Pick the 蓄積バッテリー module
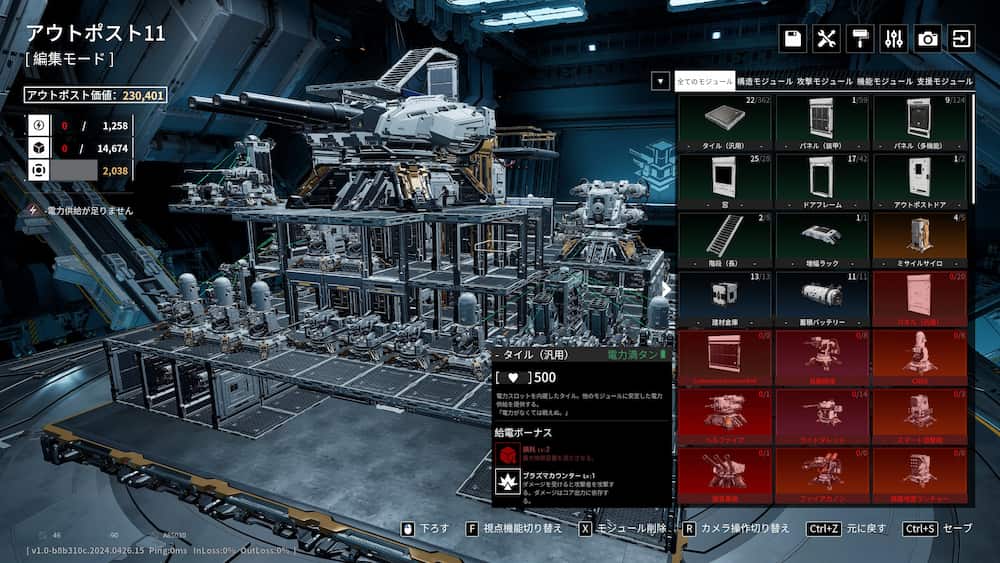The width and height of the screenshot is (1000, 563). pos(822,297)
